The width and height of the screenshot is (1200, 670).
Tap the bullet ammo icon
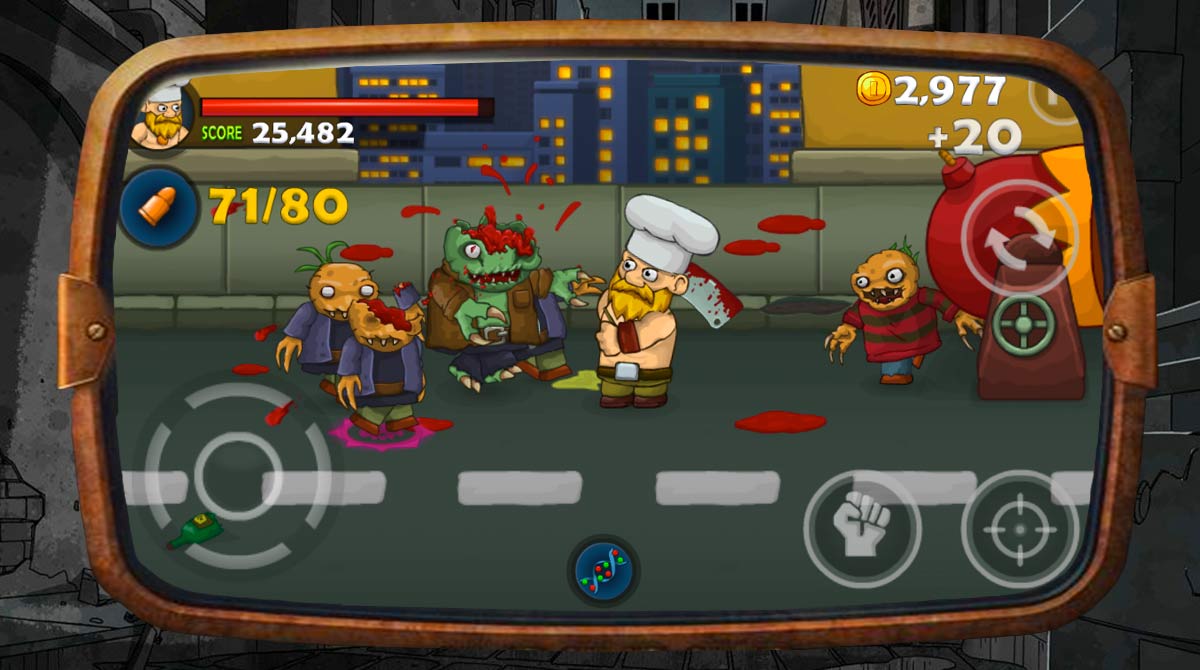(x=158, y=207)
